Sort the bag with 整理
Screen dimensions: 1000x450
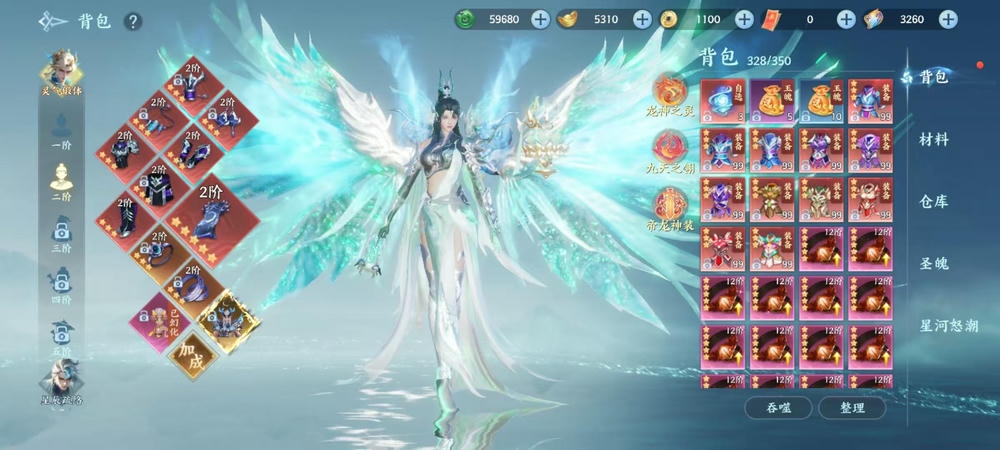851,407
